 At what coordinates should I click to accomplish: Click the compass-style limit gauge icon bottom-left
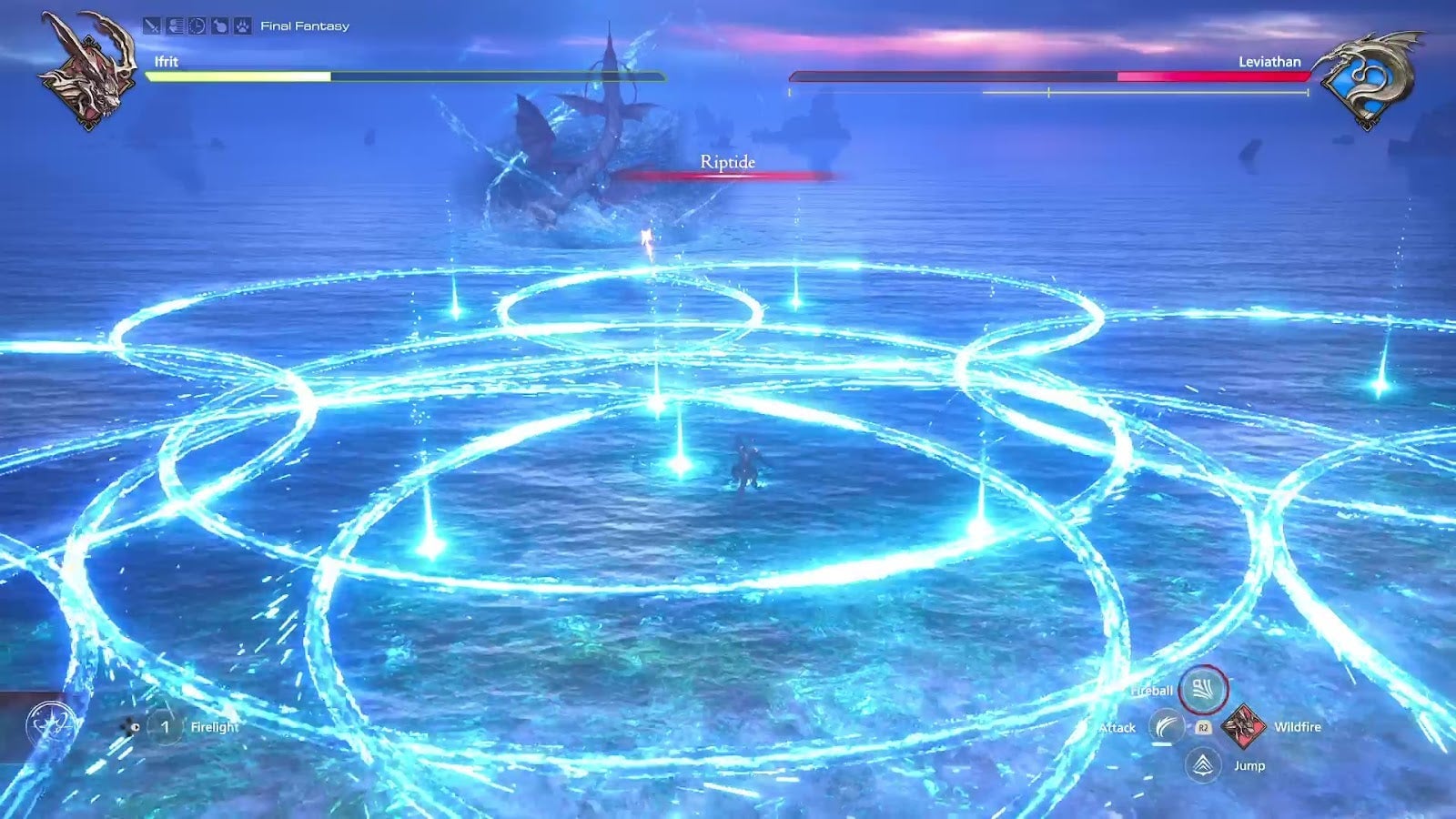pyautogui.click(x=50, y=723)
